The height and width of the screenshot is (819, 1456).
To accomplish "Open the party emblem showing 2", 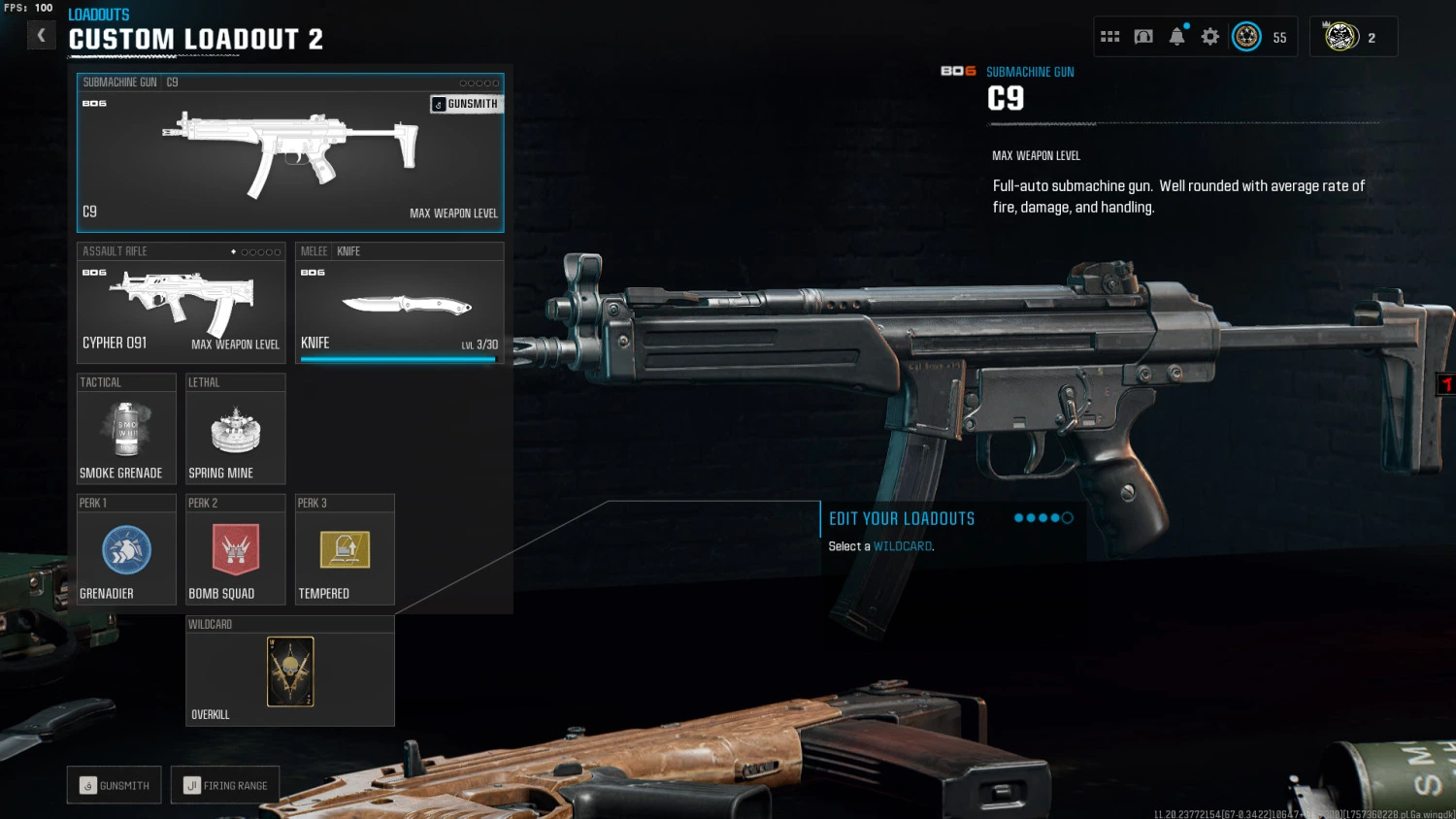I will pyautogui.click(x=1352, y=37).
